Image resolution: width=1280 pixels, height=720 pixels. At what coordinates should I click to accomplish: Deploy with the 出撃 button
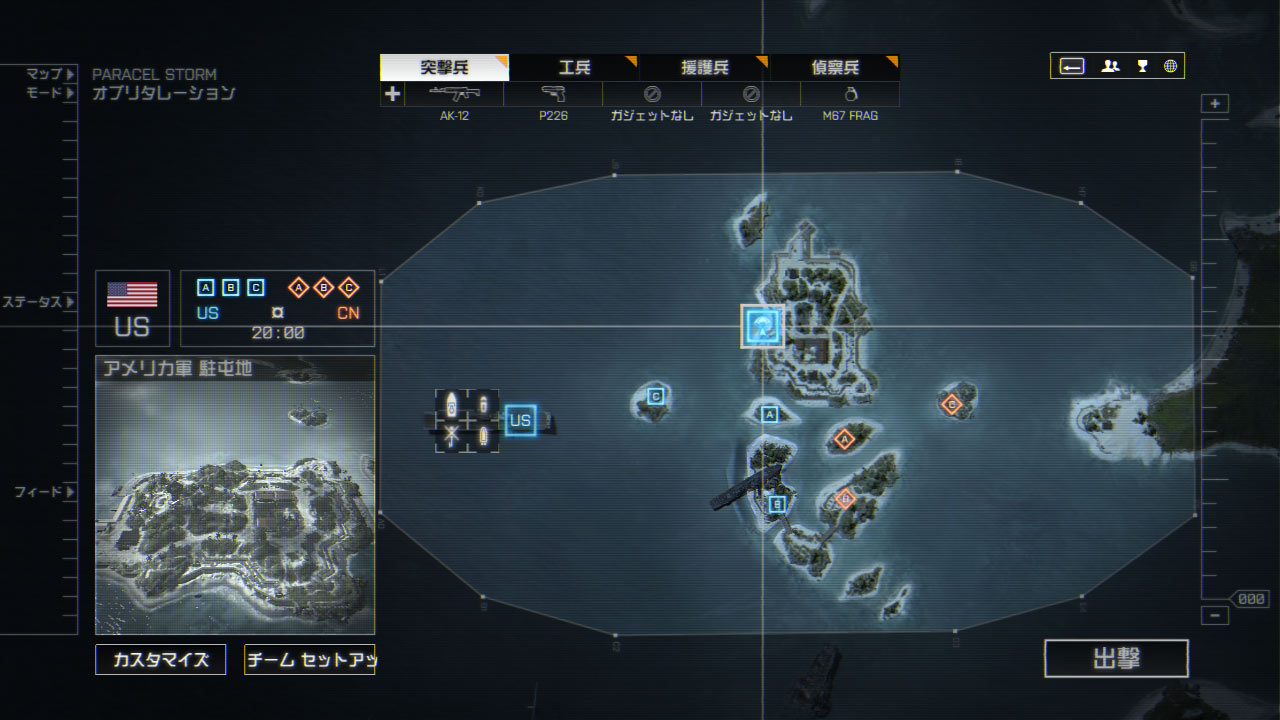click(x=1116, y=659)
